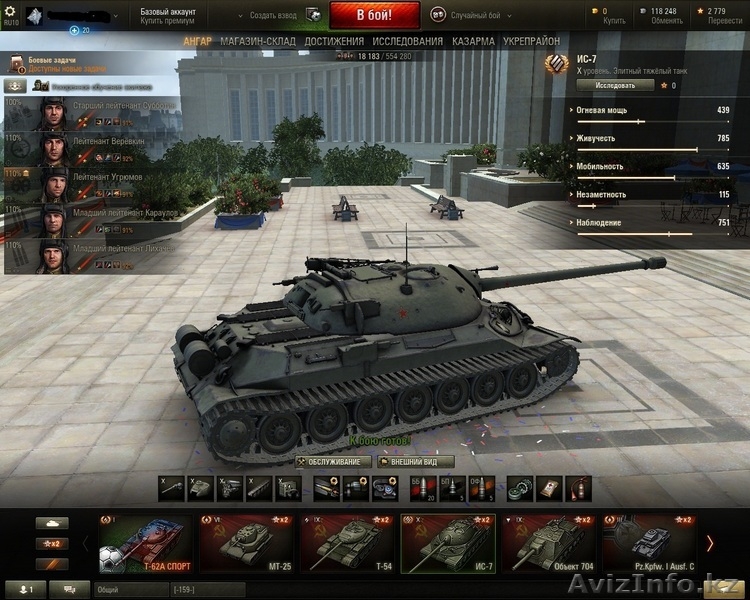Go to the Исследования tab
Screen dimensions: 750x600
(407, 41)
